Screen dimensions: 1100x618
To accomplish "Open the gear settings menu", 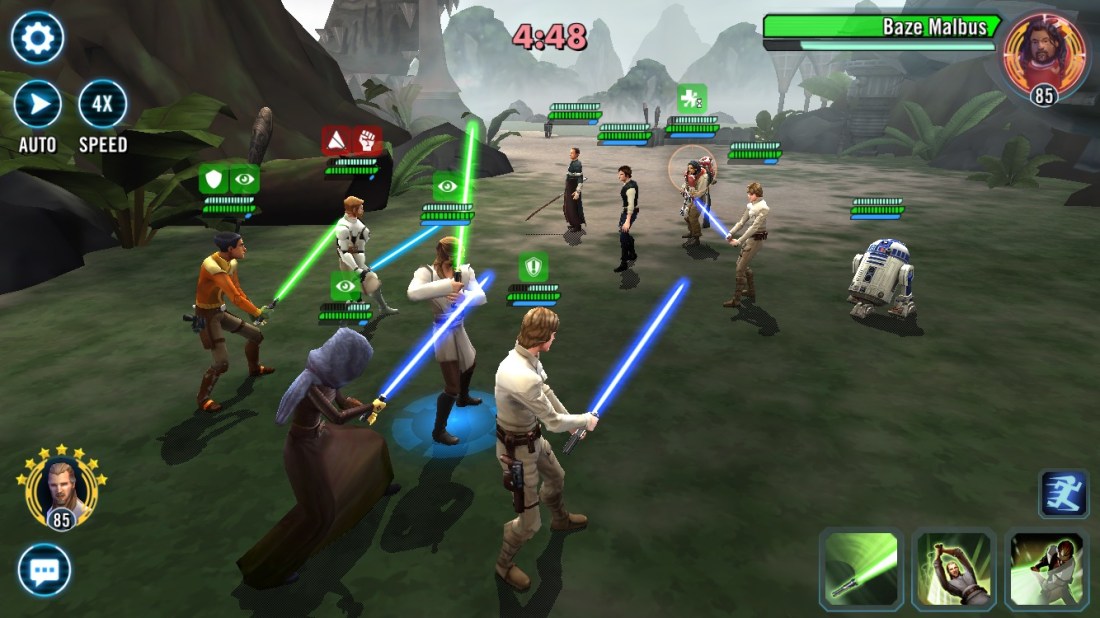I will point(38,39).
